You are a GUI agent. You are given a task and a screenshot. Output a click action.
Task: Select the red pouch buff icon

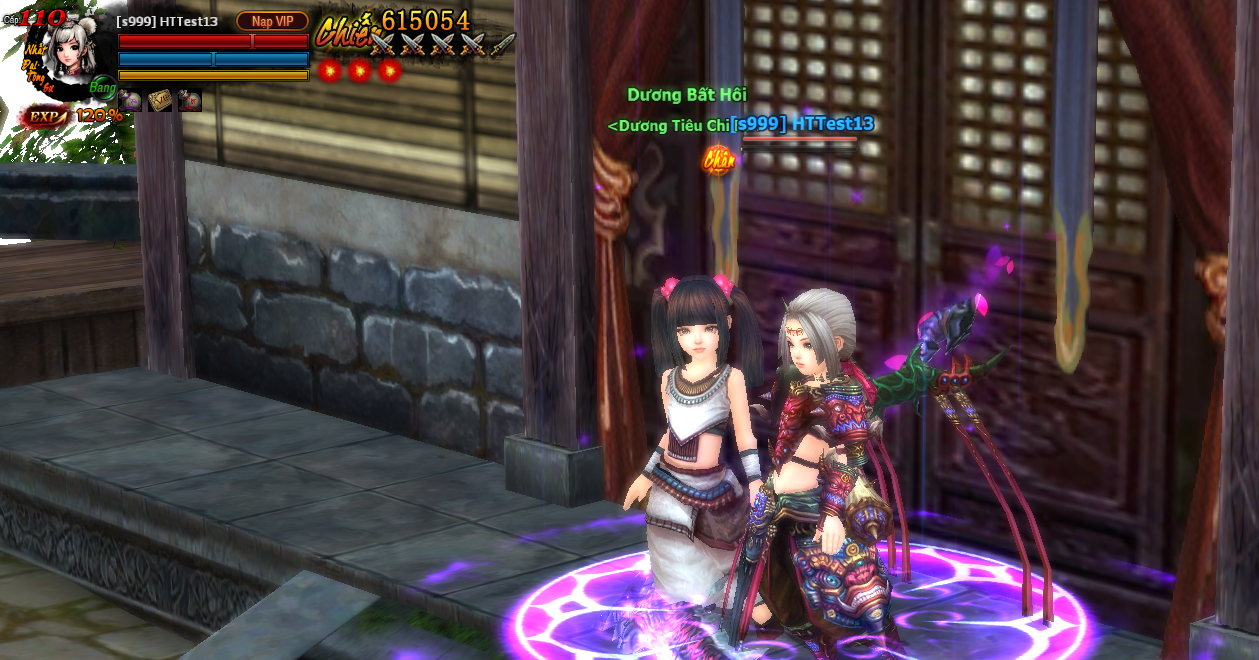pos(190,100)
